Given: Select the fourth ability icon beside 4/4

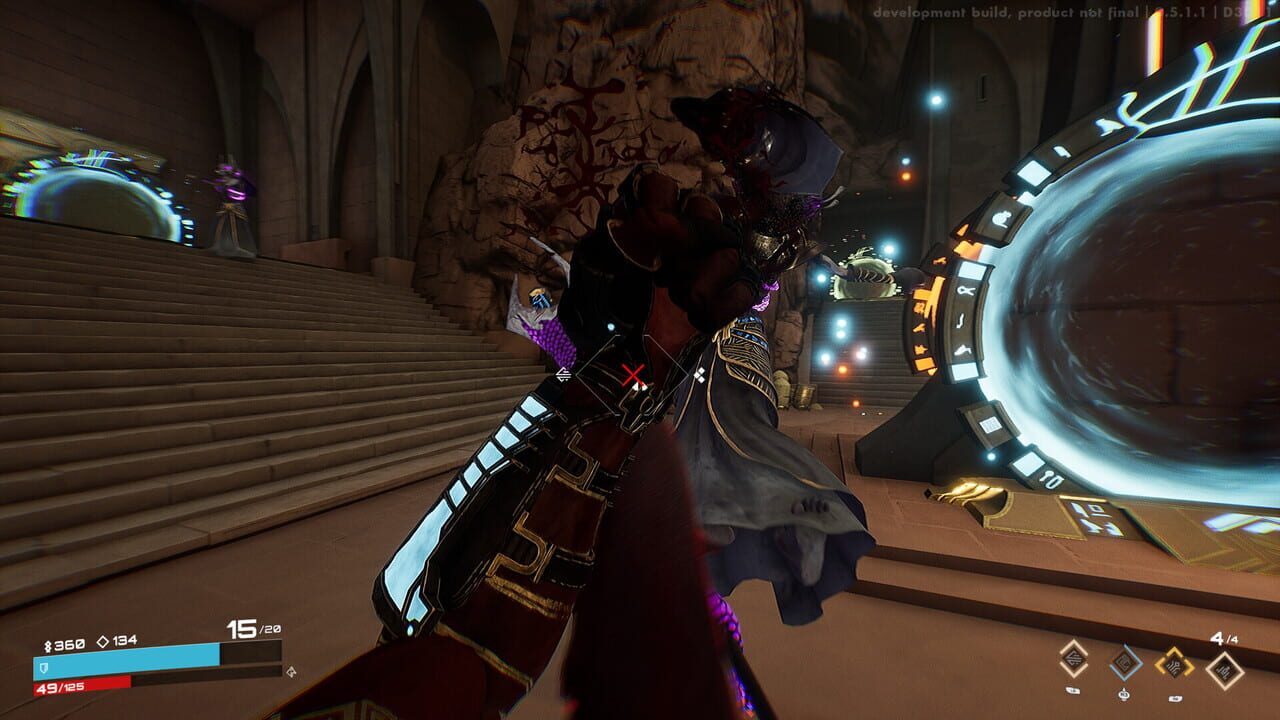Looking at the screenshot, I should click(x=1224, y=669).
